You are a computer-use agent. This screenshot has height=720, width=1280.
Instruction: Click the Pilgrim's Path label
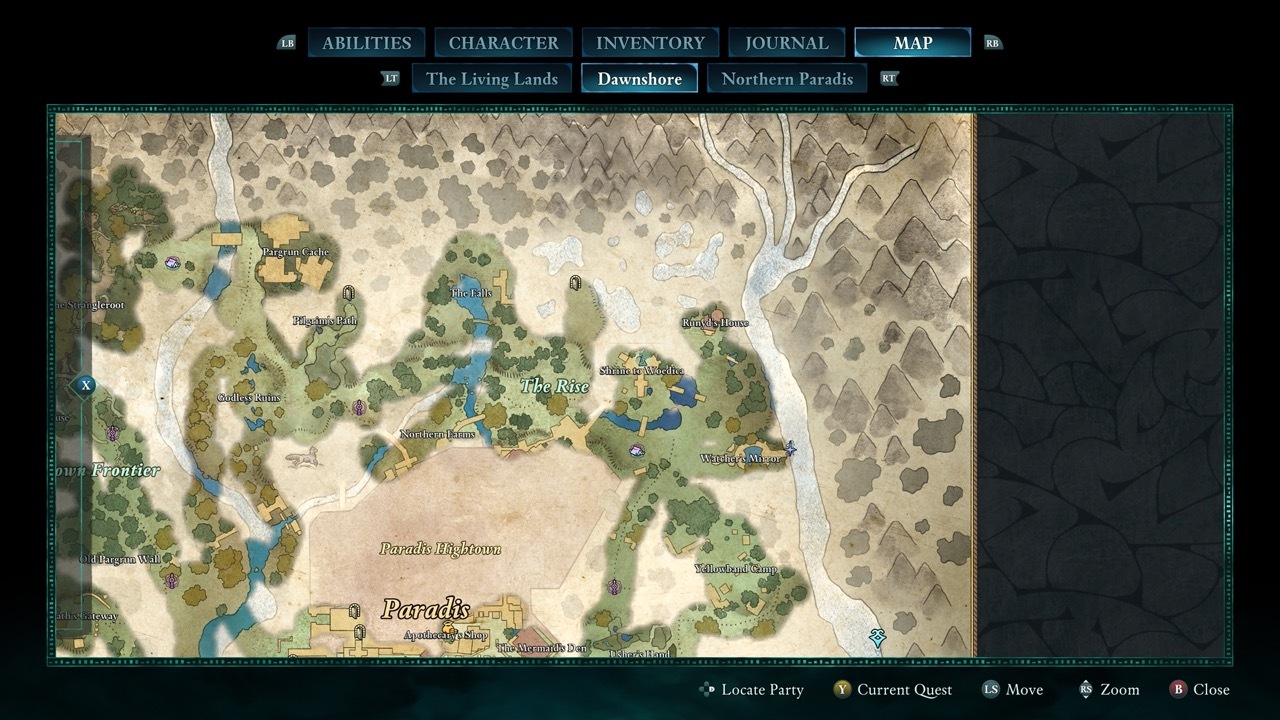[325, 321]
